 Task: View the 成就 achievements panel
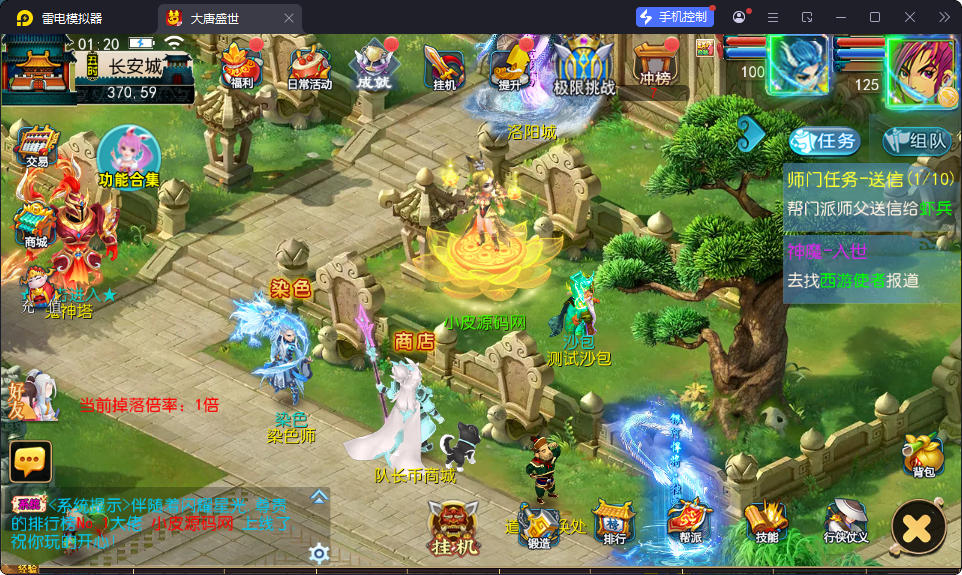373,66
